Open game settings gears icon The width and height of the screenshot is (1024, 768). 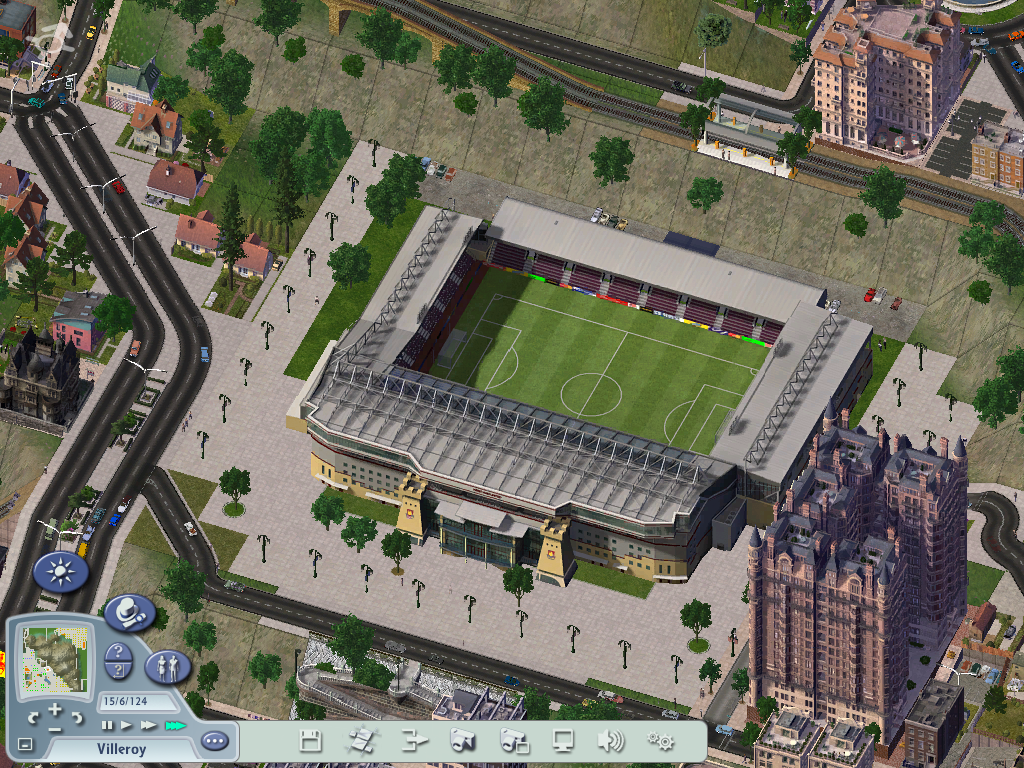660,741
